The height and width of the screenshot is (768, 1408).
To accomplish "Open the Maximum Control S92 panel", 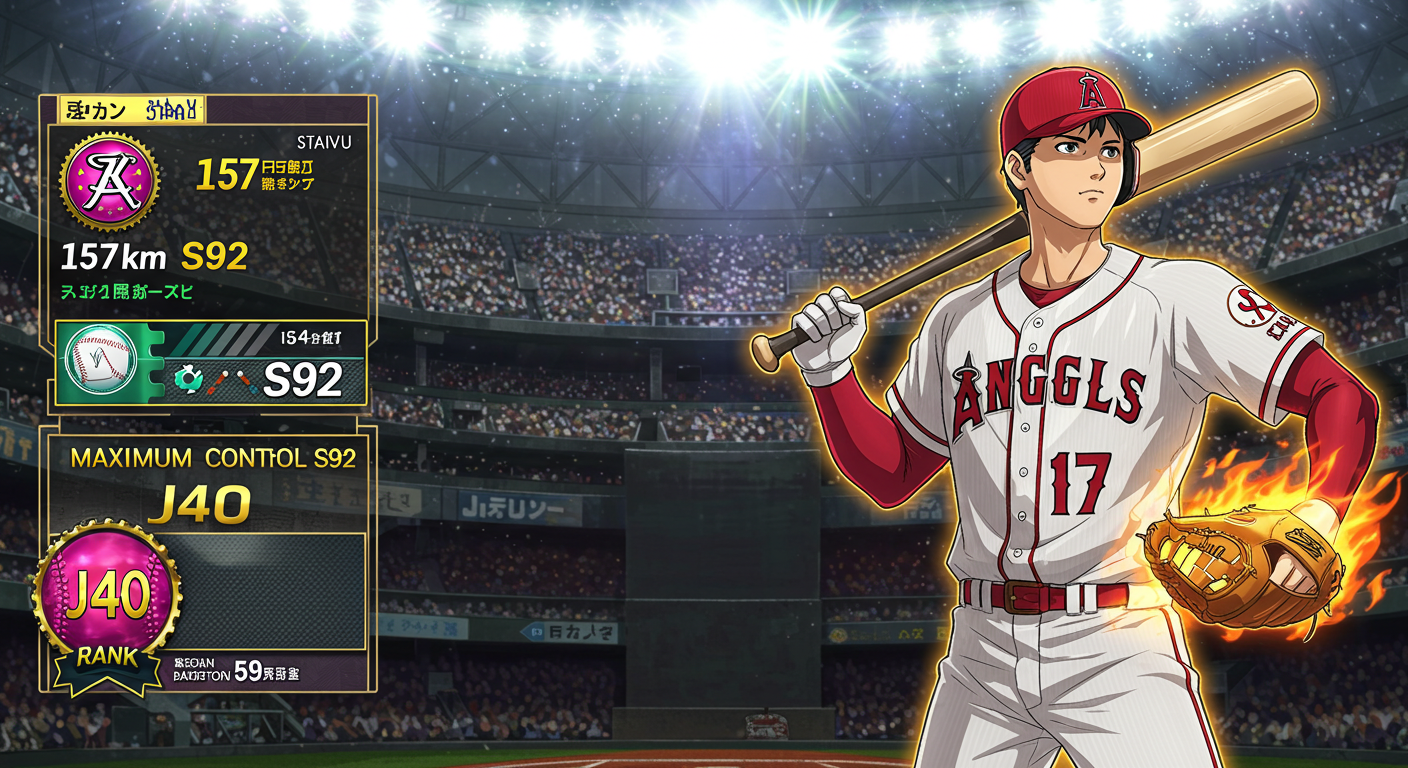I will click(x=213, y=459).
